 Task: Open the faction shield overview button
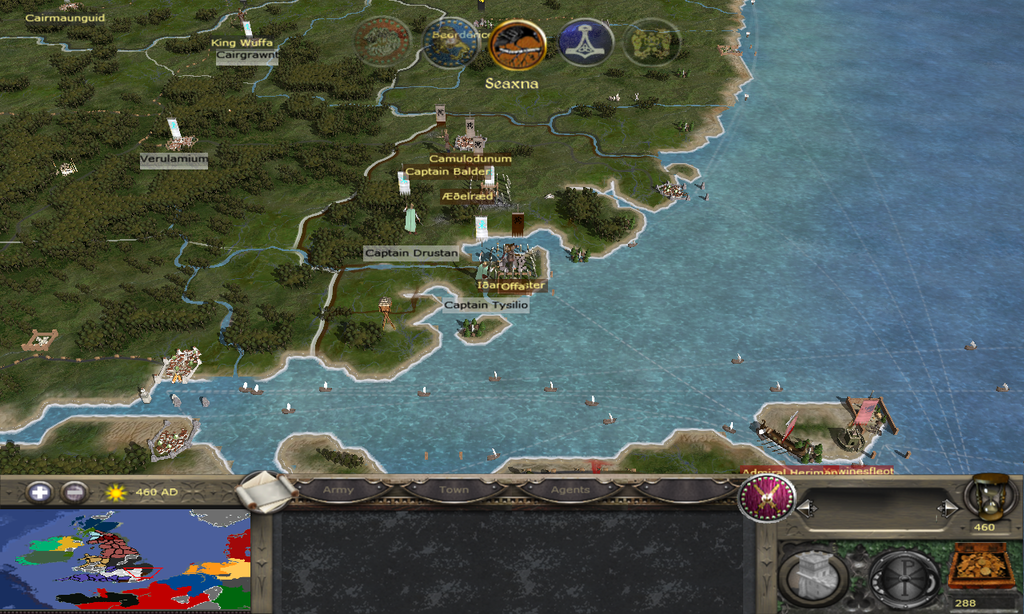coord(767,497)
